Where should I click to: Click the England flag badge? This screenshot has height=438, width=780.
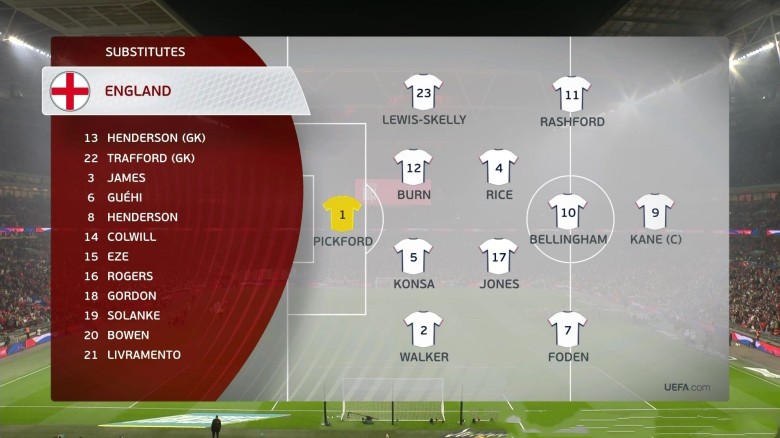click(x=70, y=91)
